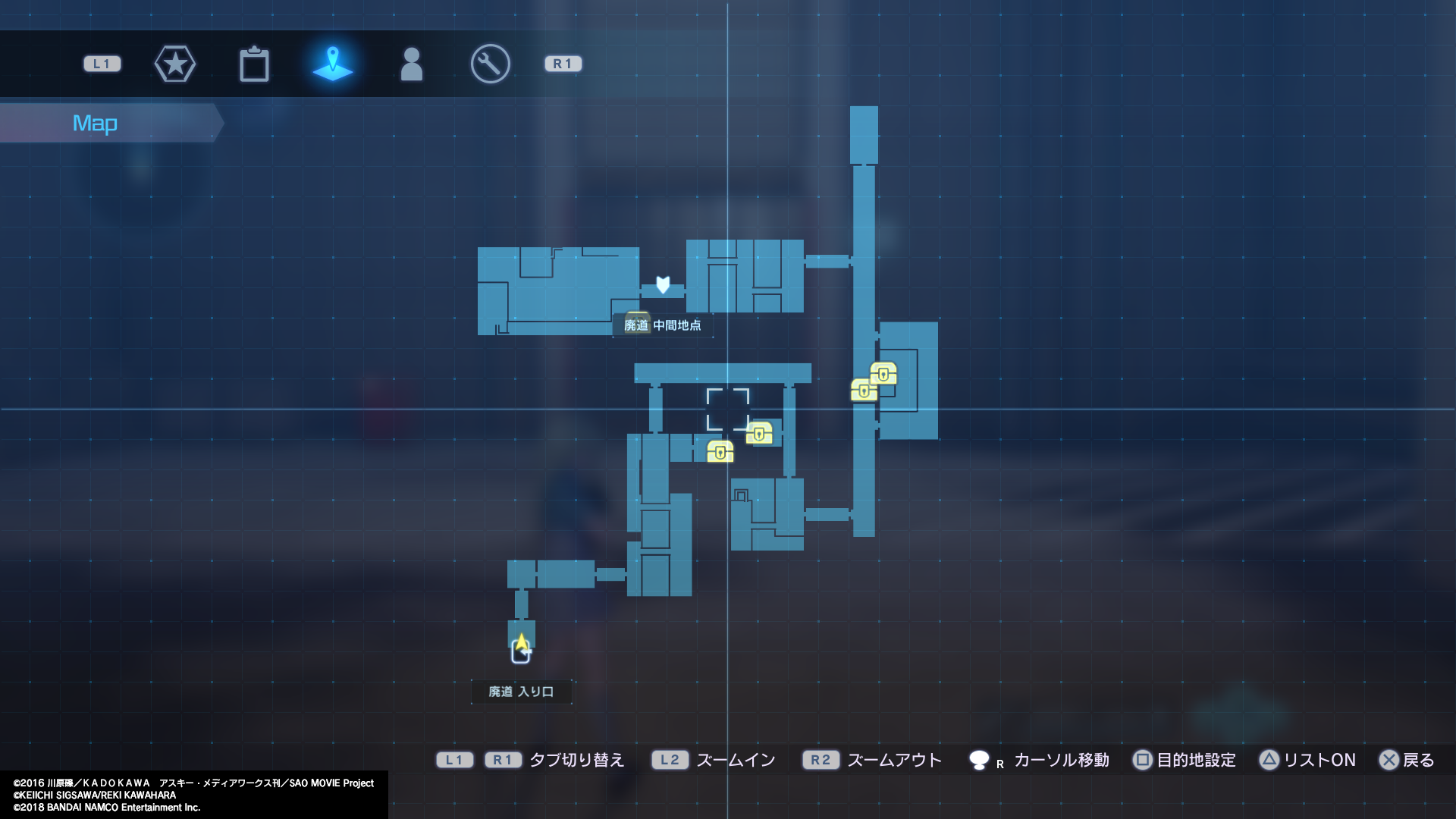Click the wrench settings tab icon
The width and height of the screenshot is (1456, 819).
pos(489,64)
